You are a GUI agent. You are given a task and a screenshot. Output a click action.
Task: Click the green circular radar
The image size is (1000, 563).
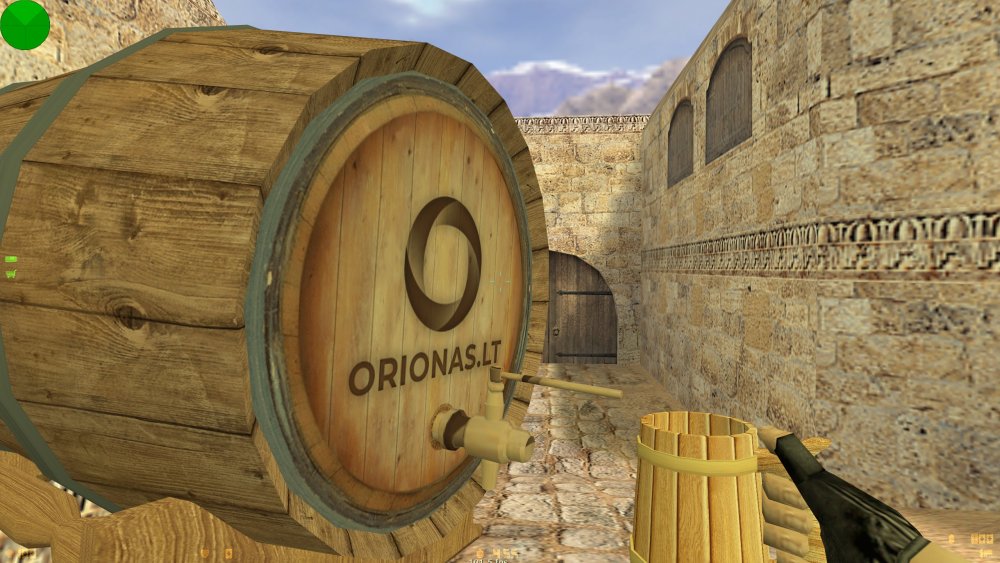pyautogui.click(x=24, y=24)
